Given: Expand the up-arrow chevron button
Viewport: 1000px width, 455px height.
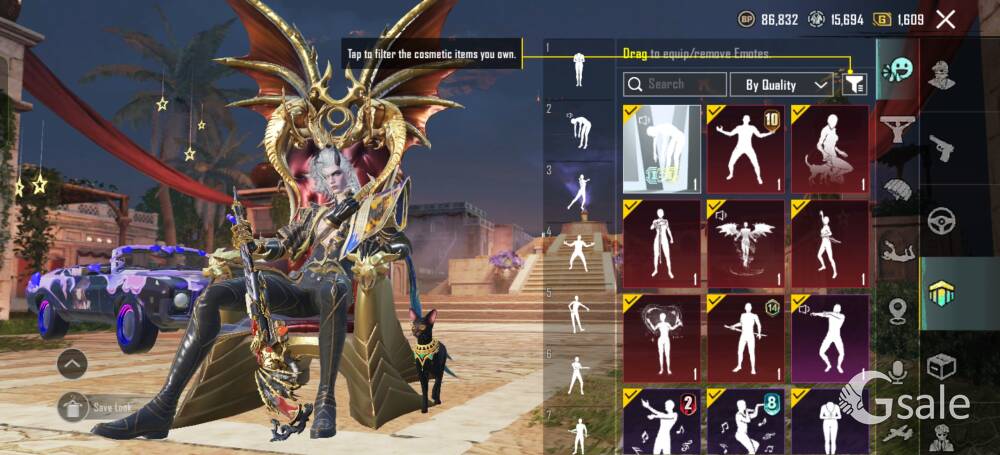Looking at the screenshot, I should [72, 364].
